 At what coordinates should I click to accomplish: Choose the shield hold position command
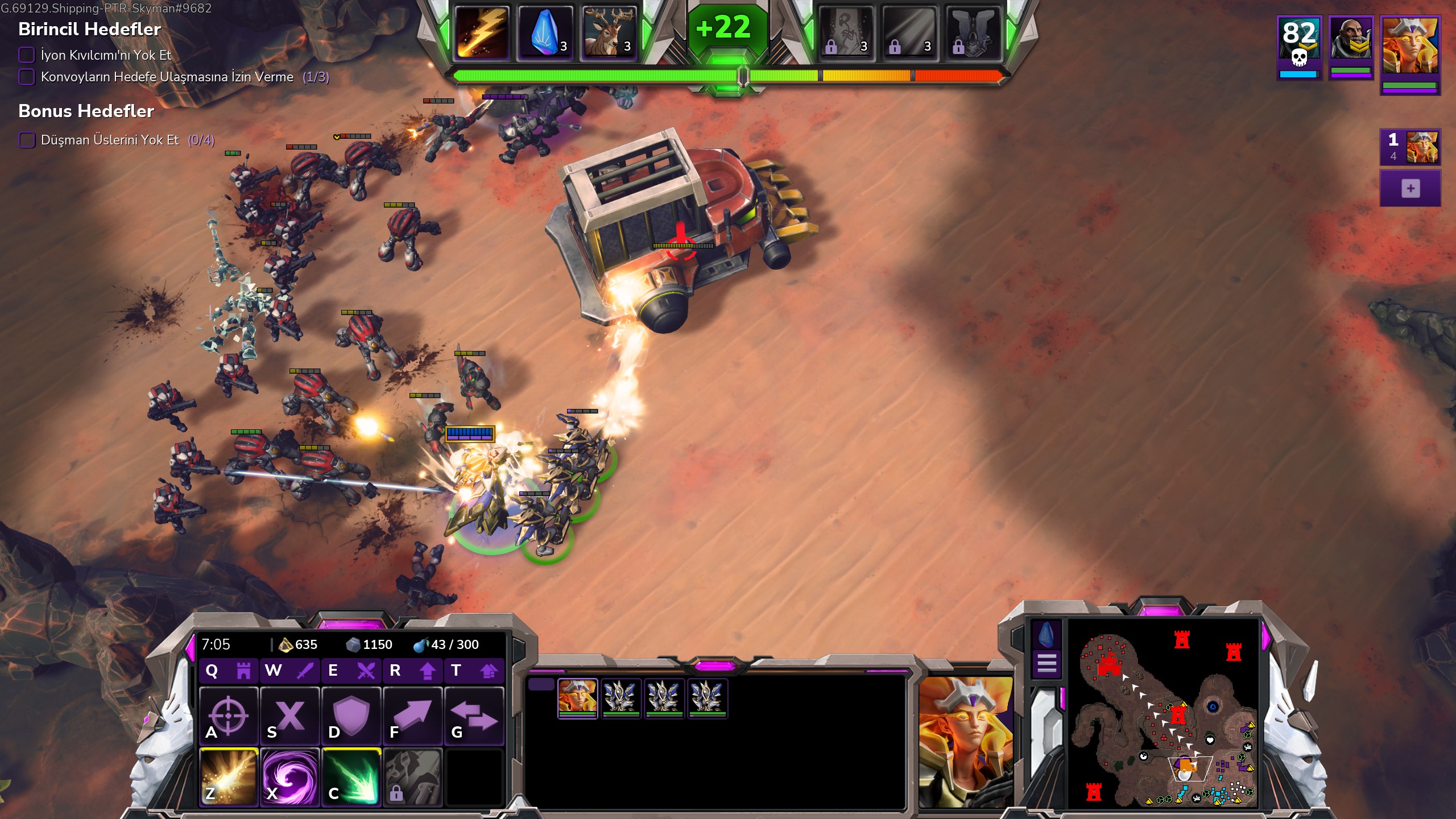pos(351,717)
